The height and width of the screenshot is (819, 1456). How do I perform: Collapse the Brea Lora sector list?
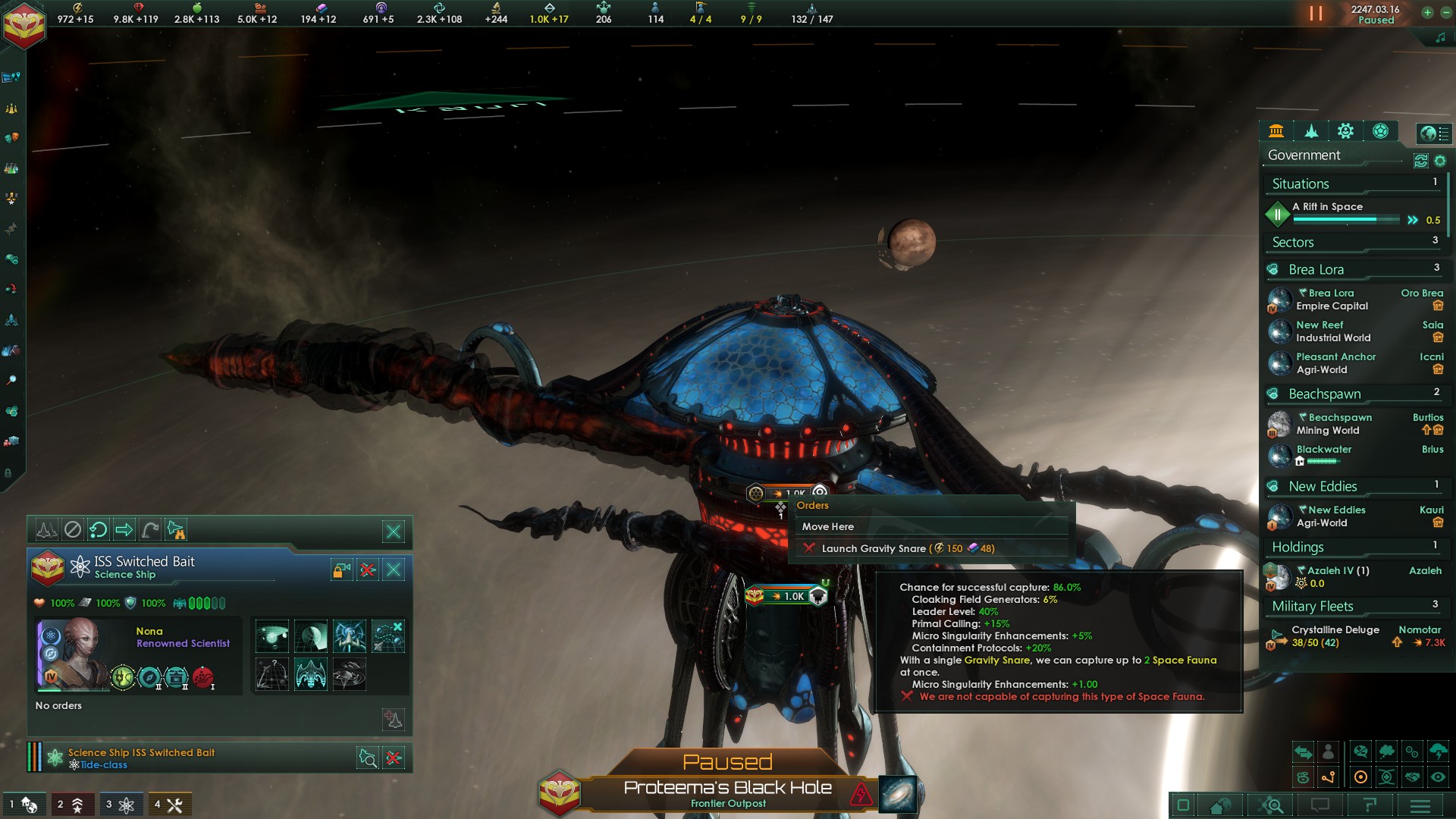pyautogui.click(x=1316, y=269)
